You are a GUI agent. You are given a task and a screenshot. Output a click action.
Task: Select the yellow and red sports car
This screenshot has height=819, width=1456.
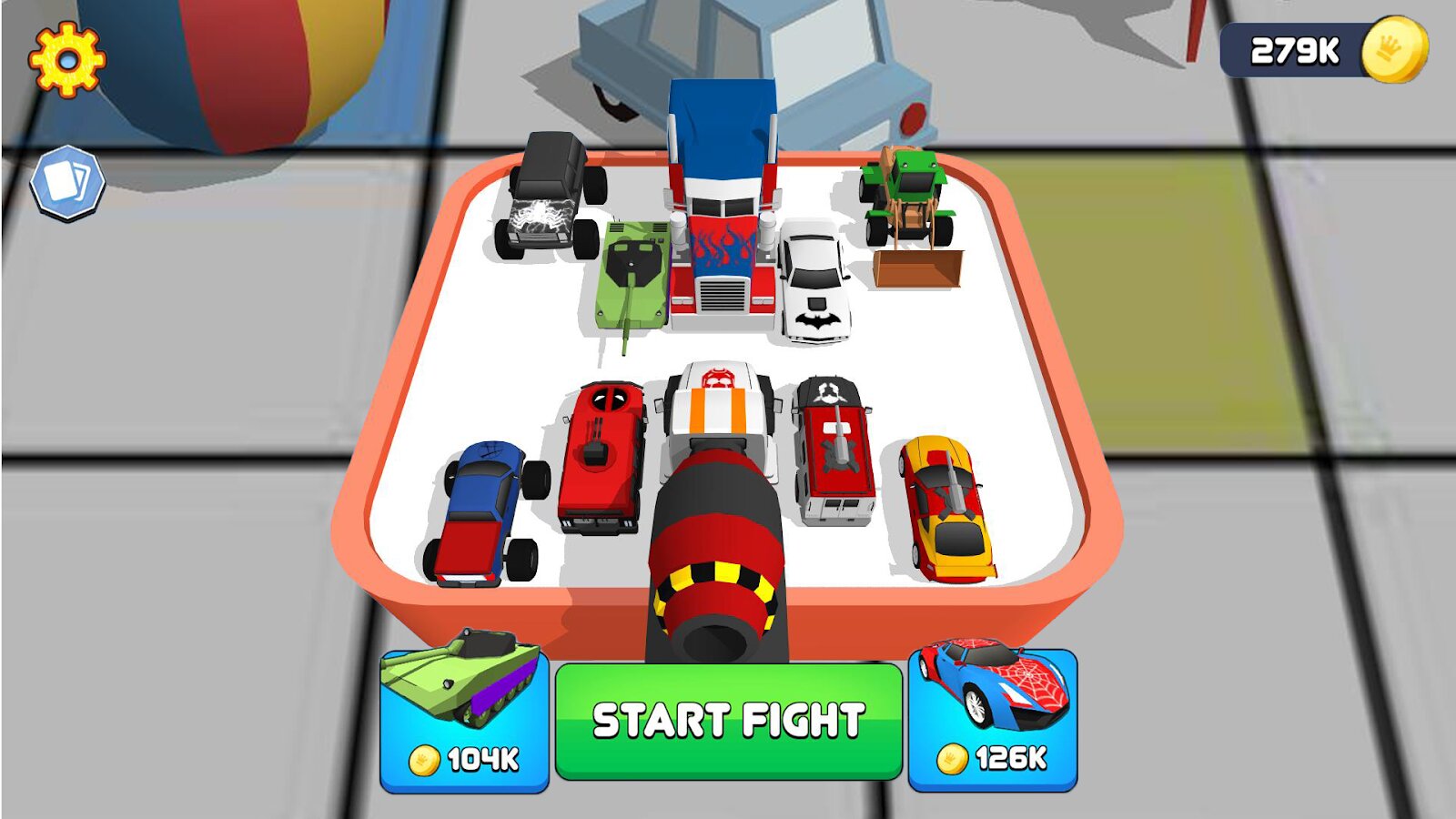point(946,508)
